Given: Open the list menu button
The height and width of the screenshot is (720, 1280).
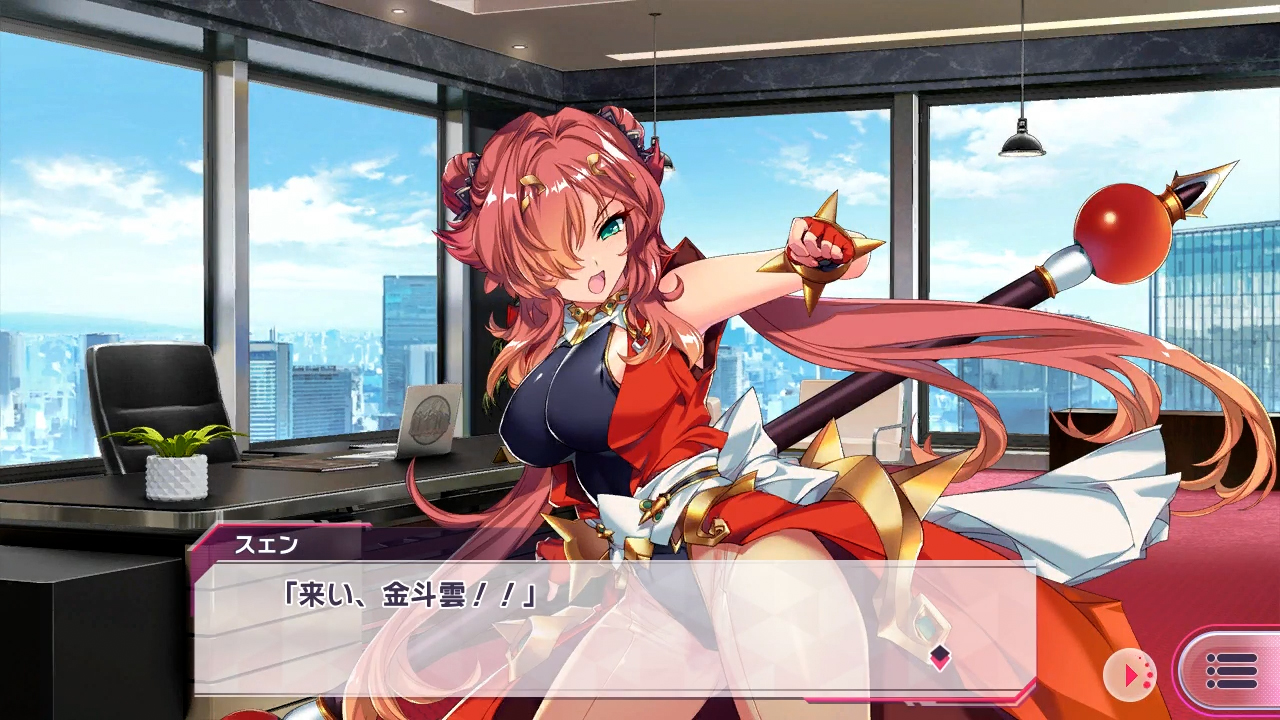Looking at the screenshot, I should point(1230,672).
